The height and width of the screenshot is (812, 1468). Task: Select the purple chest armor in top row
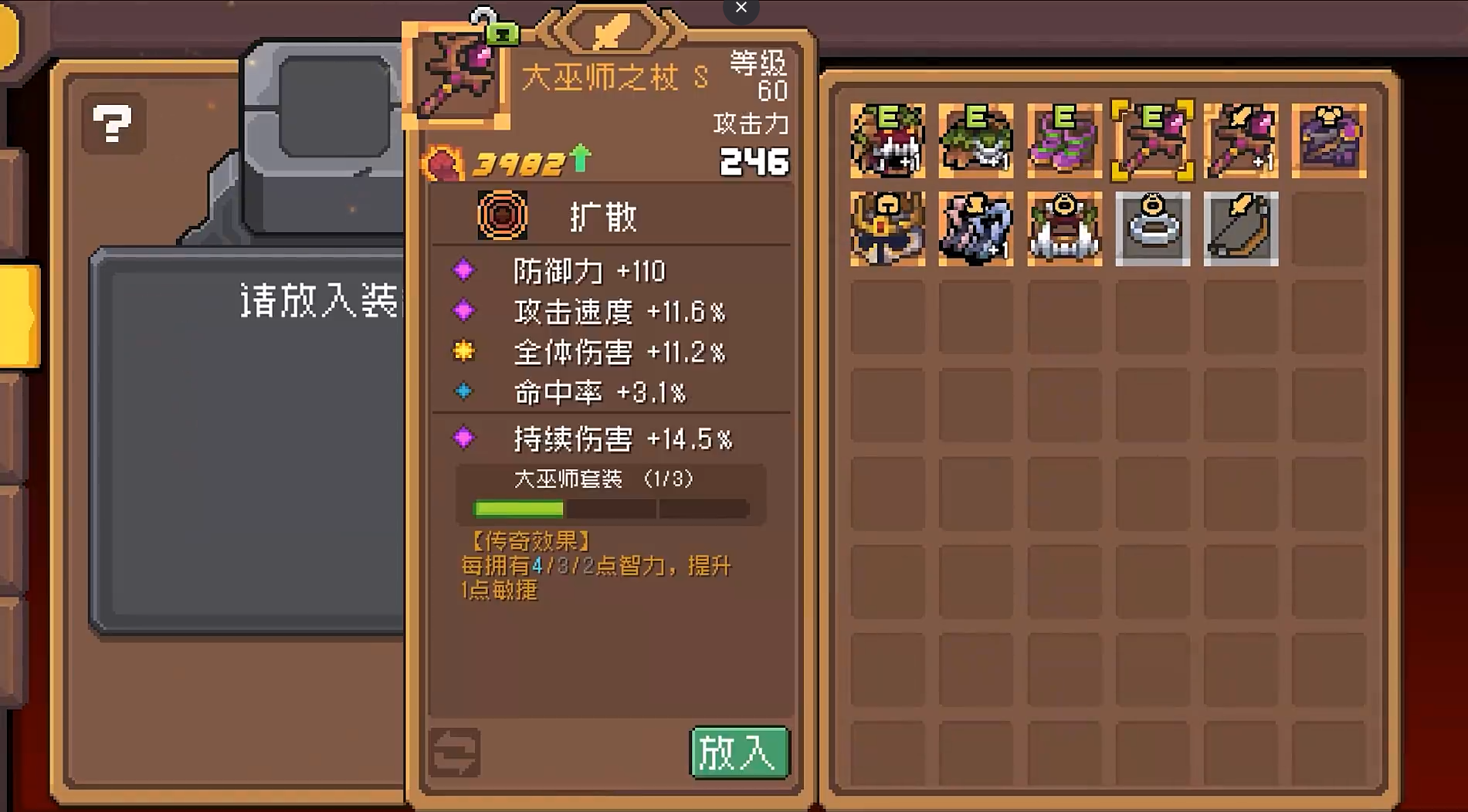point(1328,142)
